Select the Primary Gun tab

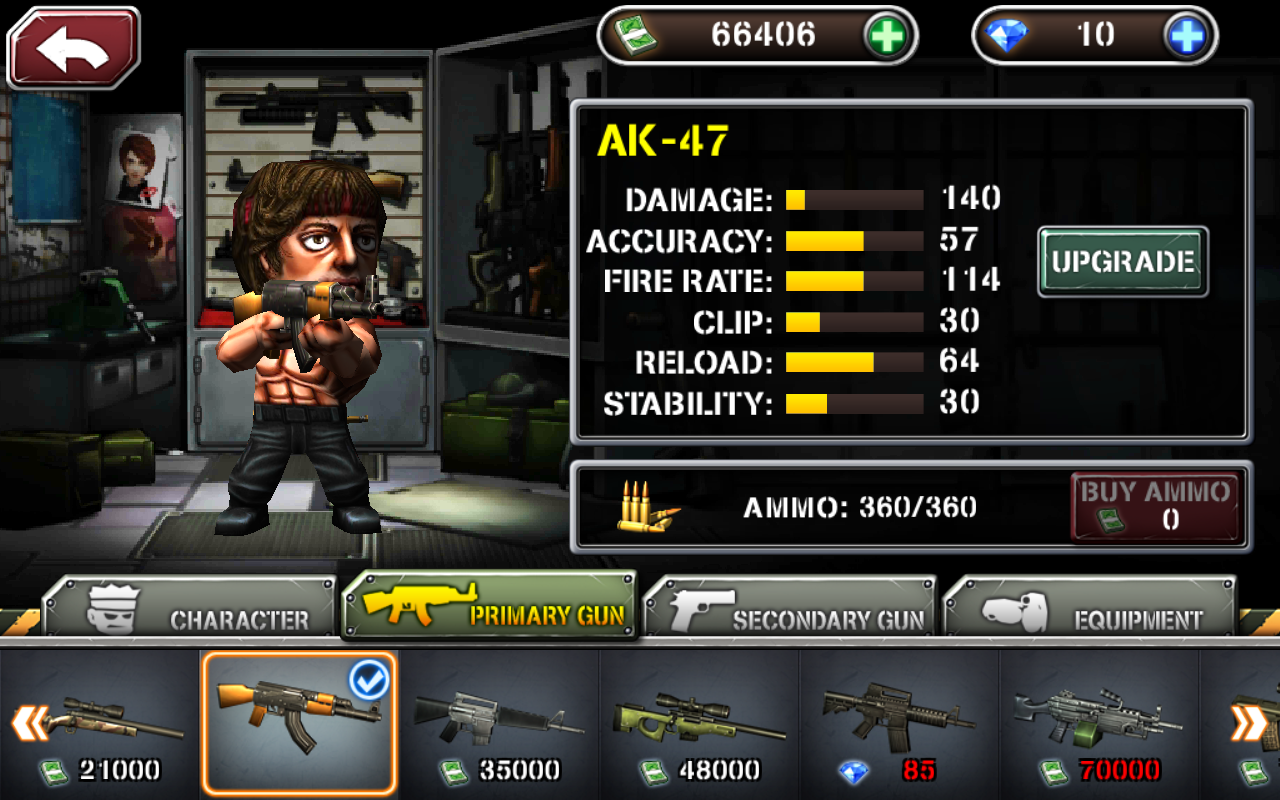click(490, 606)
